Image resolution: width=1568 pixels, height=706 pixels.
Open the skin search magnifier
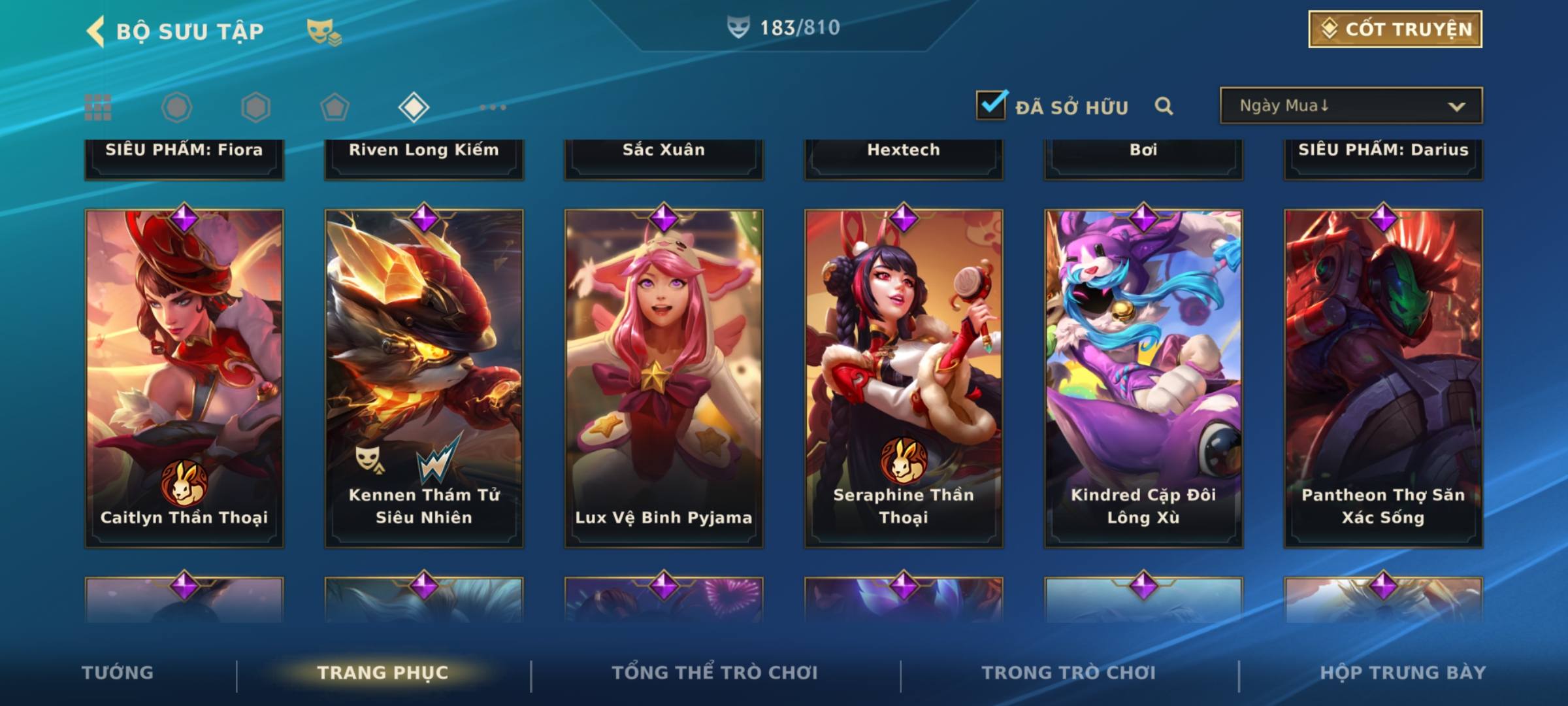point(1164,106)
